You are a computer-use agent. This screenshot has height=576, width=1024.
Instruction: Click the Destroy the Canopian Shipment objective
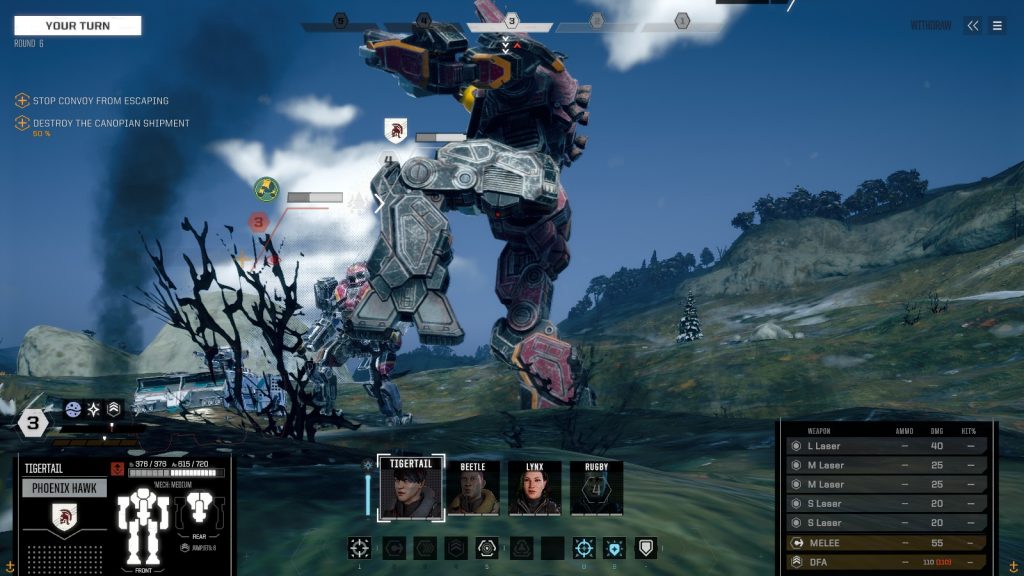point(110,124)
